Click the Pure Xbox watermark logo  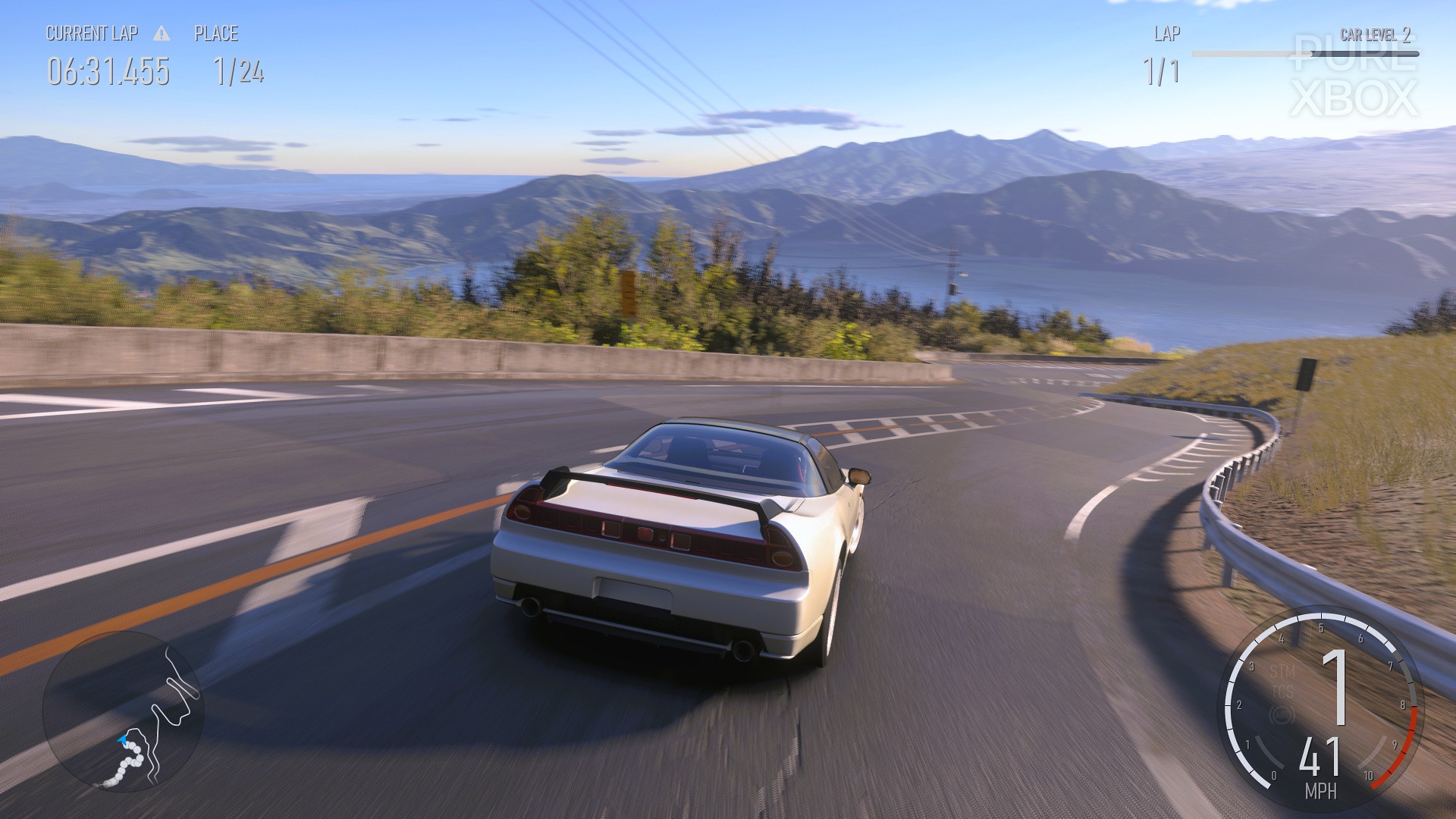(x=1354, y=76)
